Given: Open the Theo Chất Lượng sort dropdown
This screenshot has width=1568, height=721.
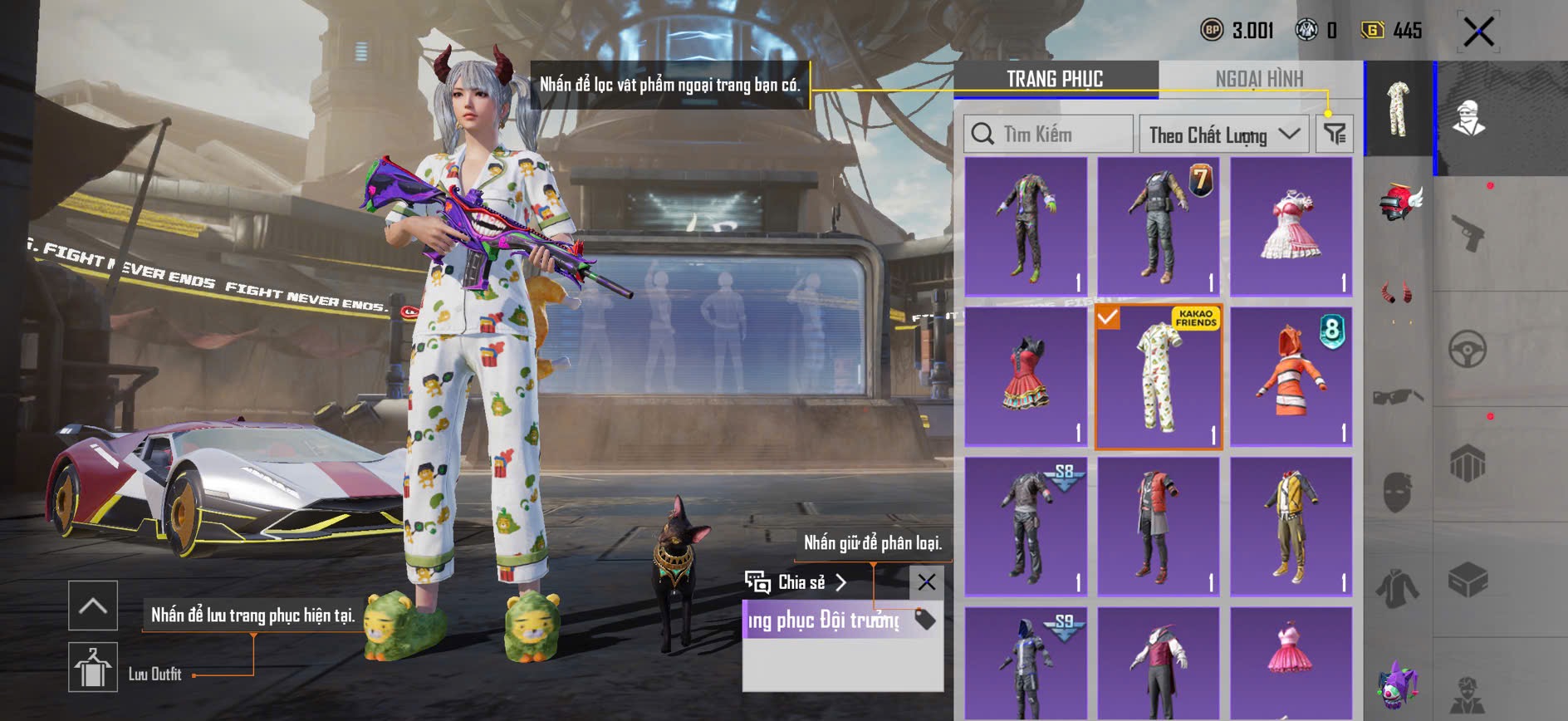Looking at the screenshot, I should click(x=1223, y=135).
